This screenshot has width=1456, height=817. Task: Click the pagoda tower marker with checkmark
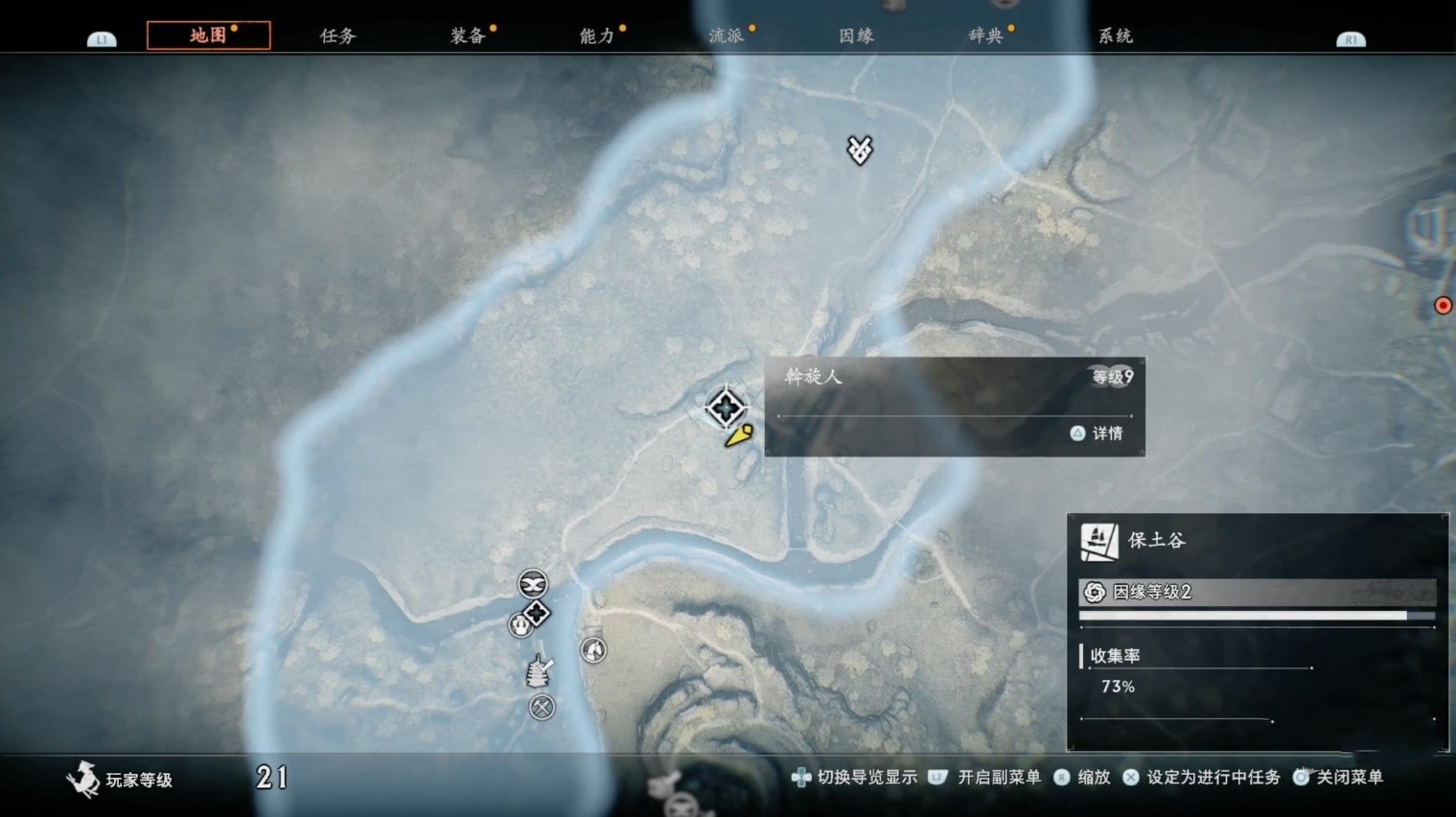[540, 670]
